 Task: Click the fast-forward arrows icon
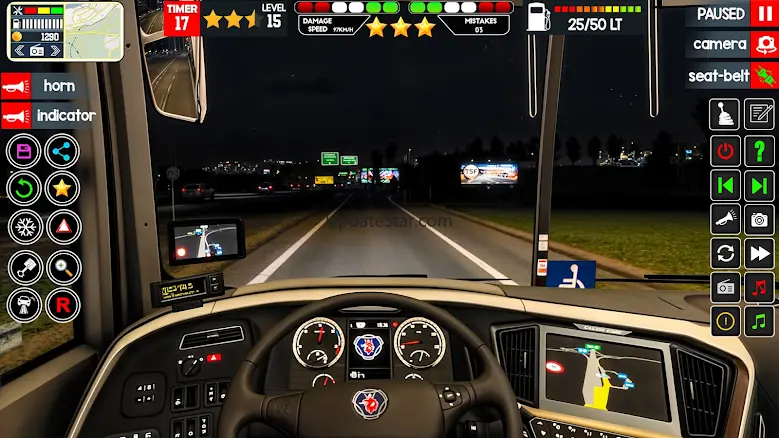click(761, 253)
